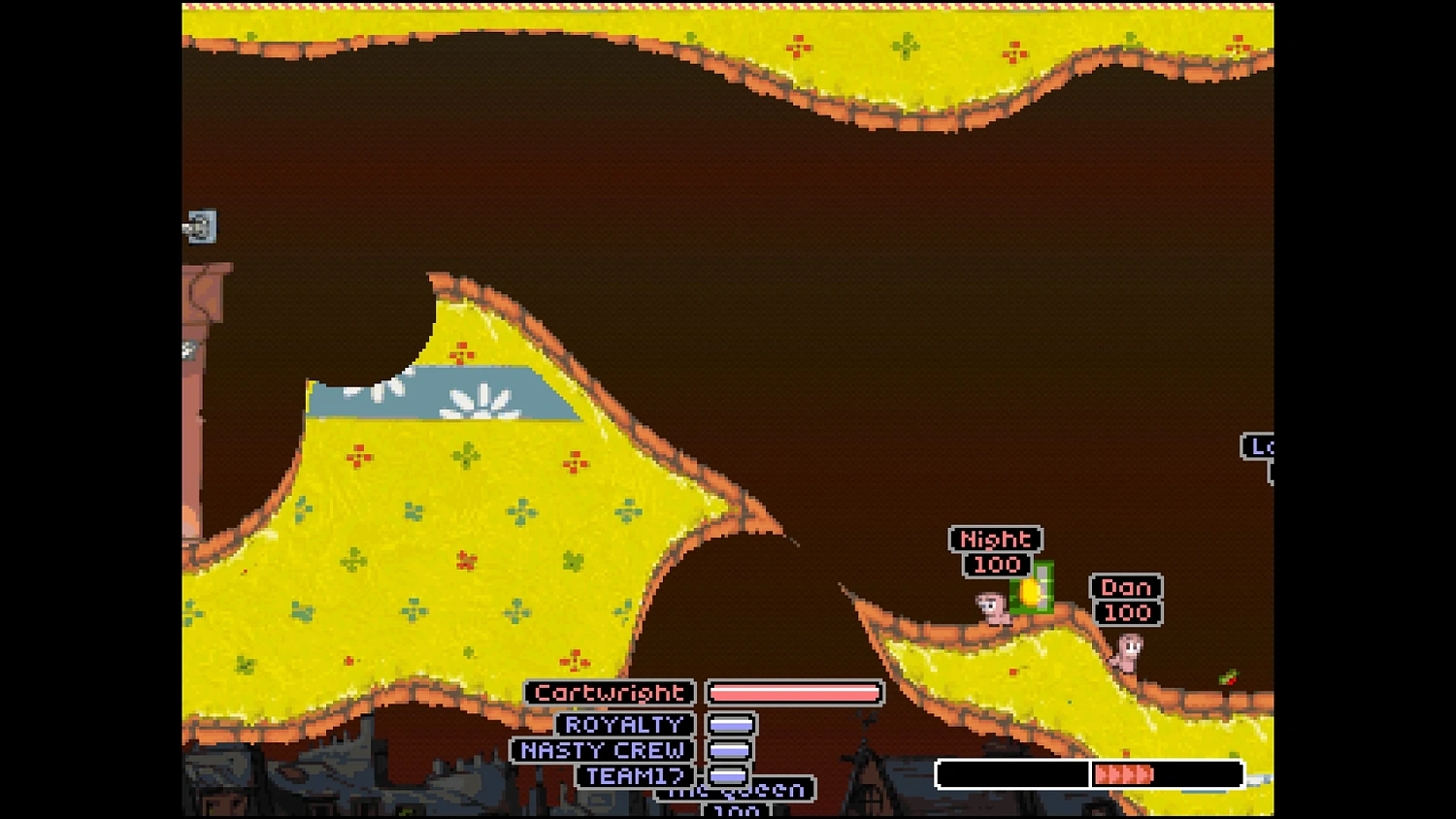The height and width of the screenshot is (819, 1456).
Task: Click the Cartwright name plate
Action: point(609,693)
